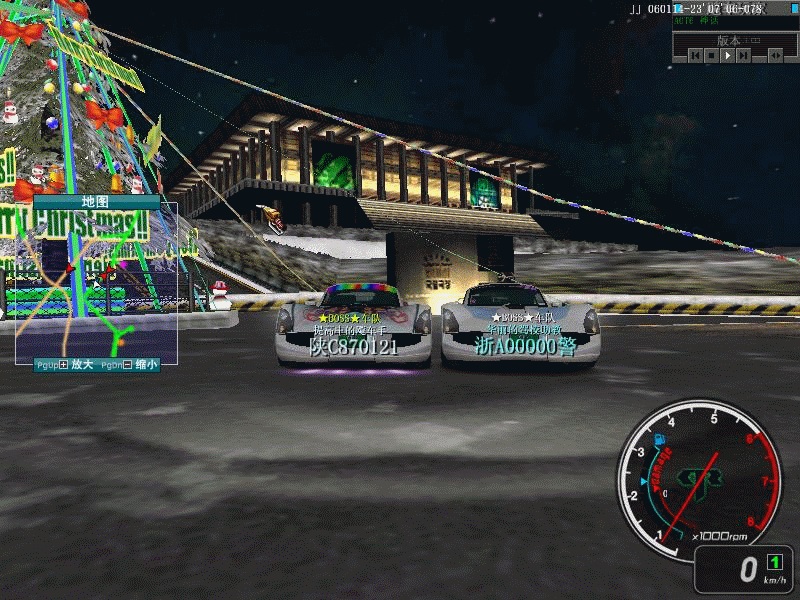Stop the music player
The height and width of the screenshot is (600, 800).
pos(711,56)
